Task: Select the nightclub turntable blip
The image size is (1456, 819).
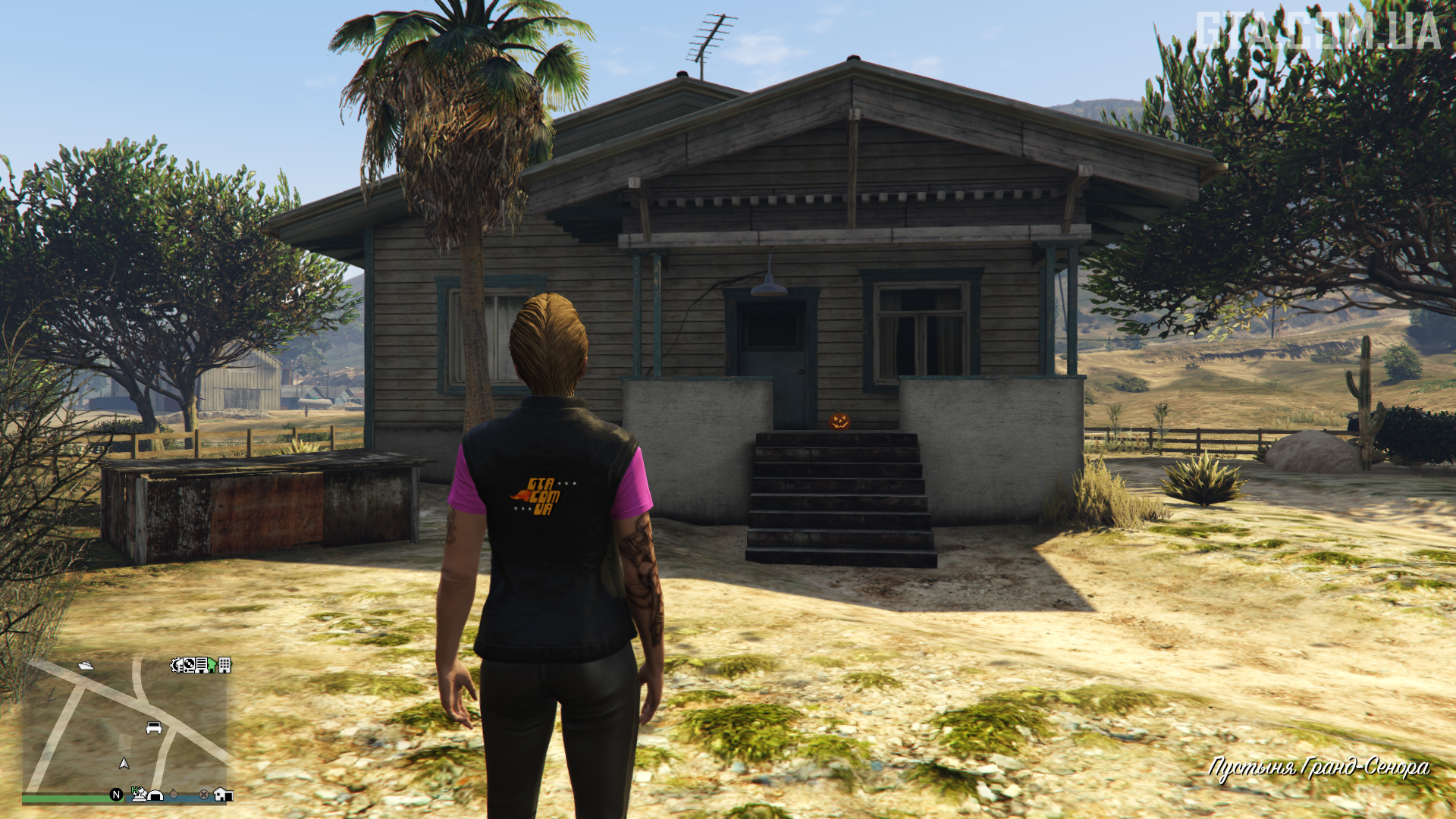Action: click(187, 665)
